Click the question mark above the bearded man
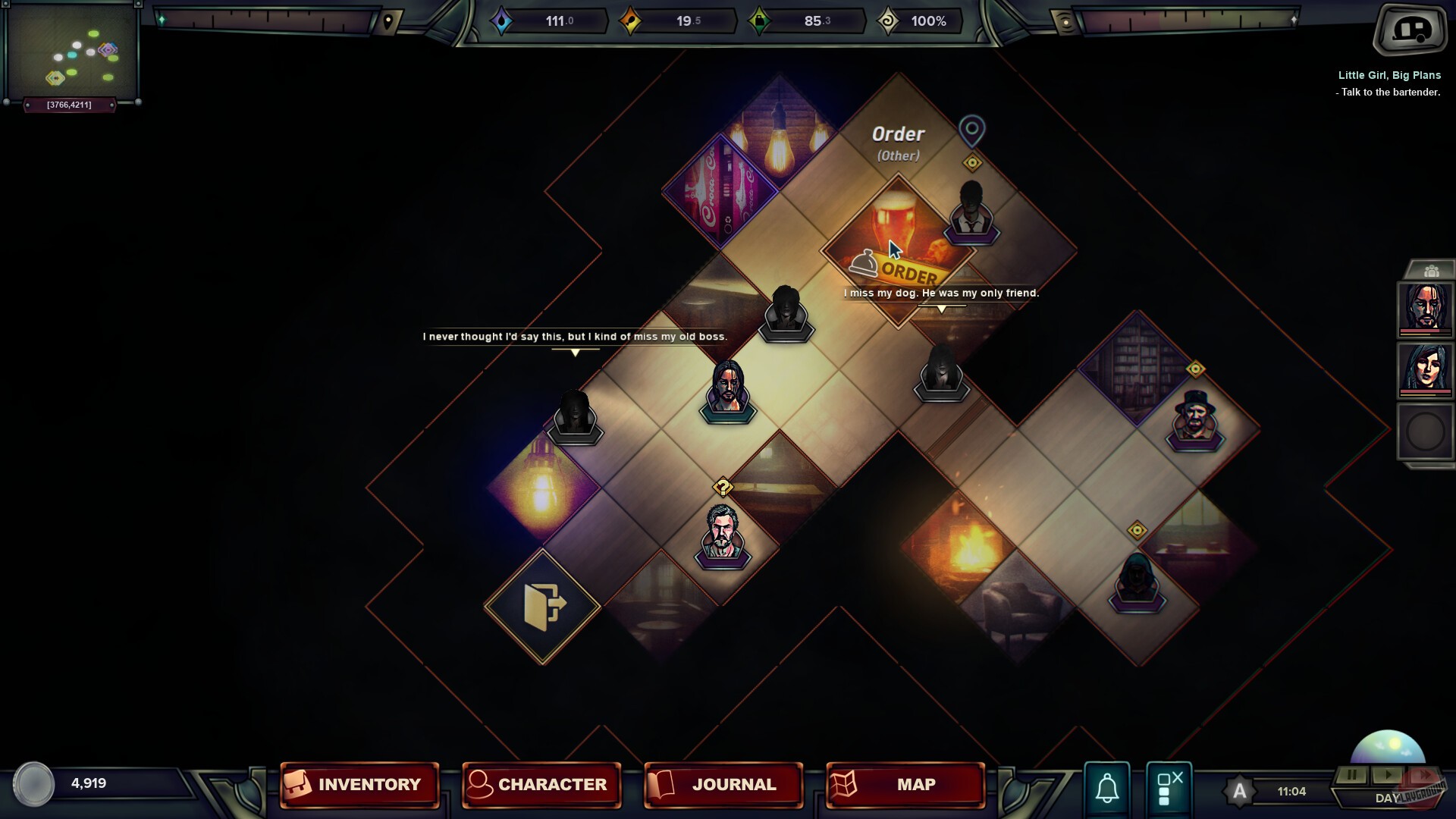The width and height of the screenshot is (1456, 819). pos(723,485)
